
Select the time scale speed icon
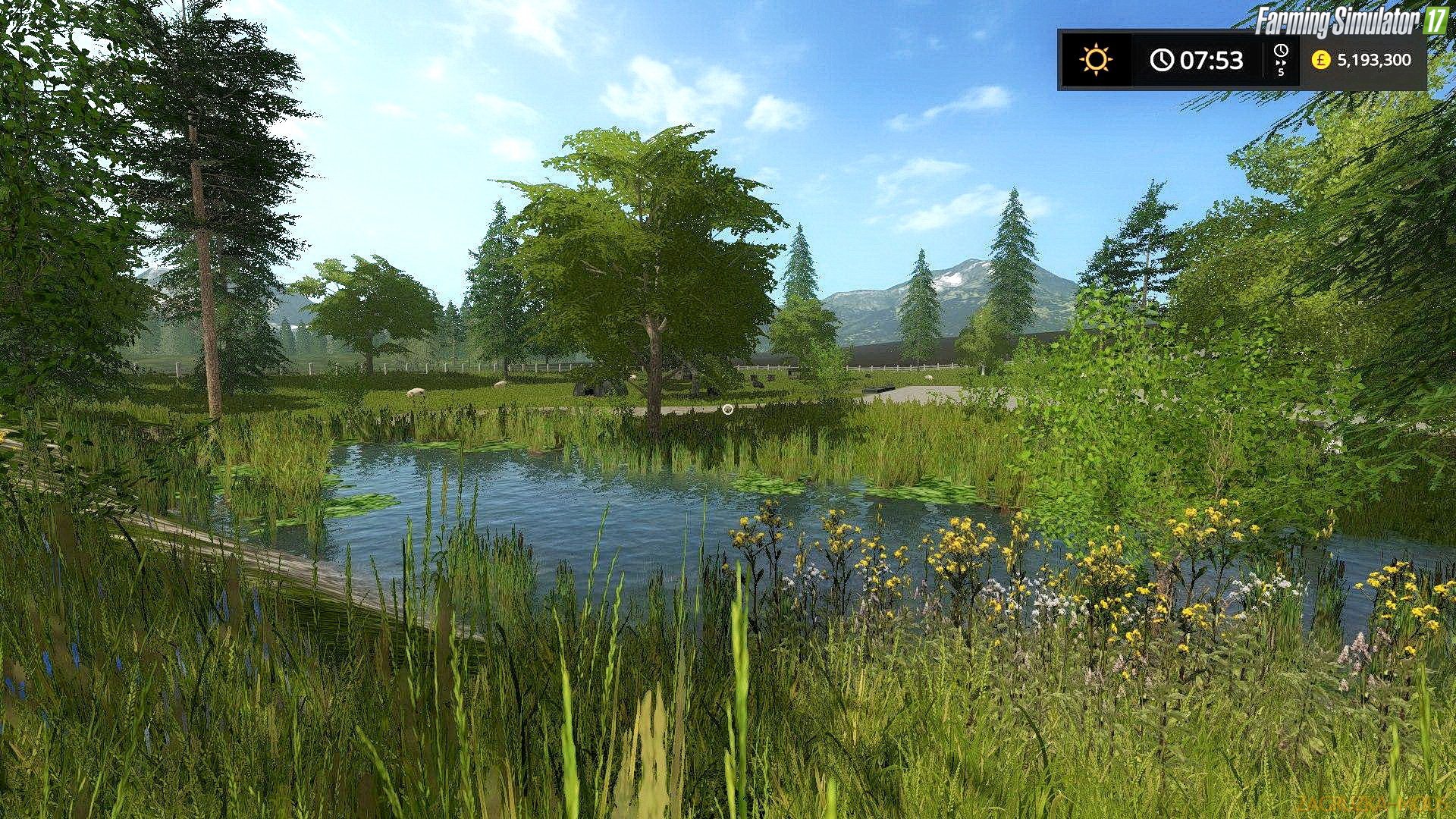tap(1281, 59)
